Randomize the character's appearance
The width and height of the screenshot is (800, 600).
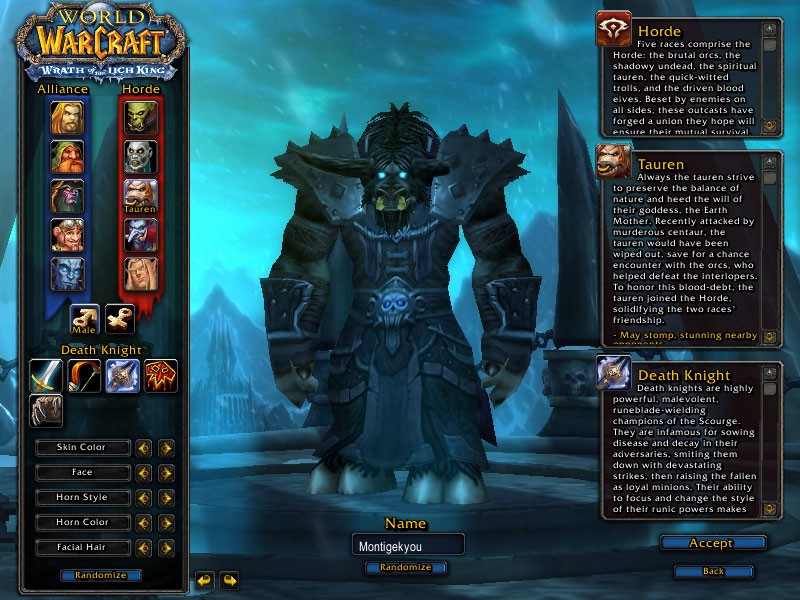pos(100,575)
